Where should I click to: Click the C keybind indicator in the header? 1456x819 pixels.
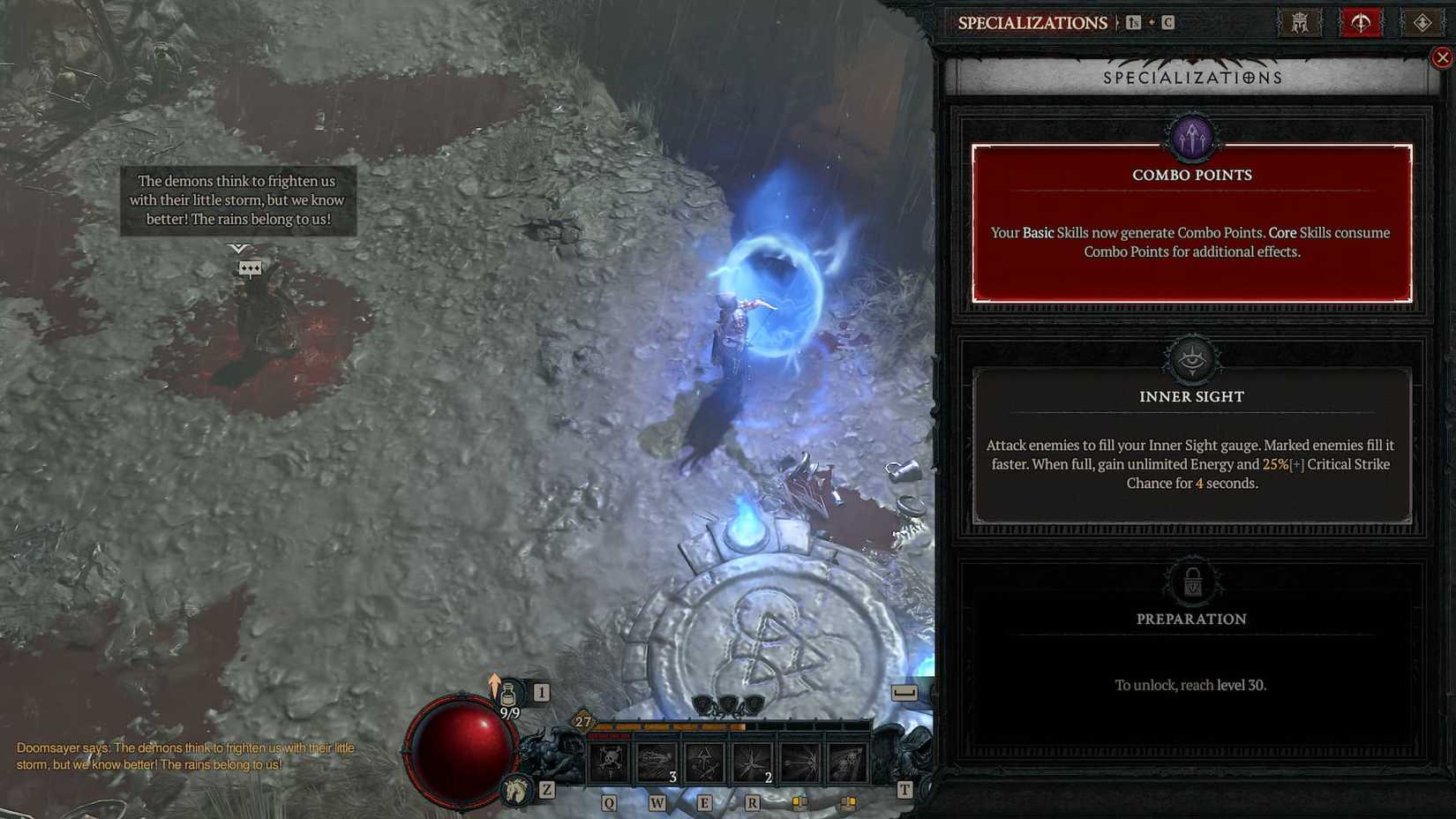[1168, 22]
